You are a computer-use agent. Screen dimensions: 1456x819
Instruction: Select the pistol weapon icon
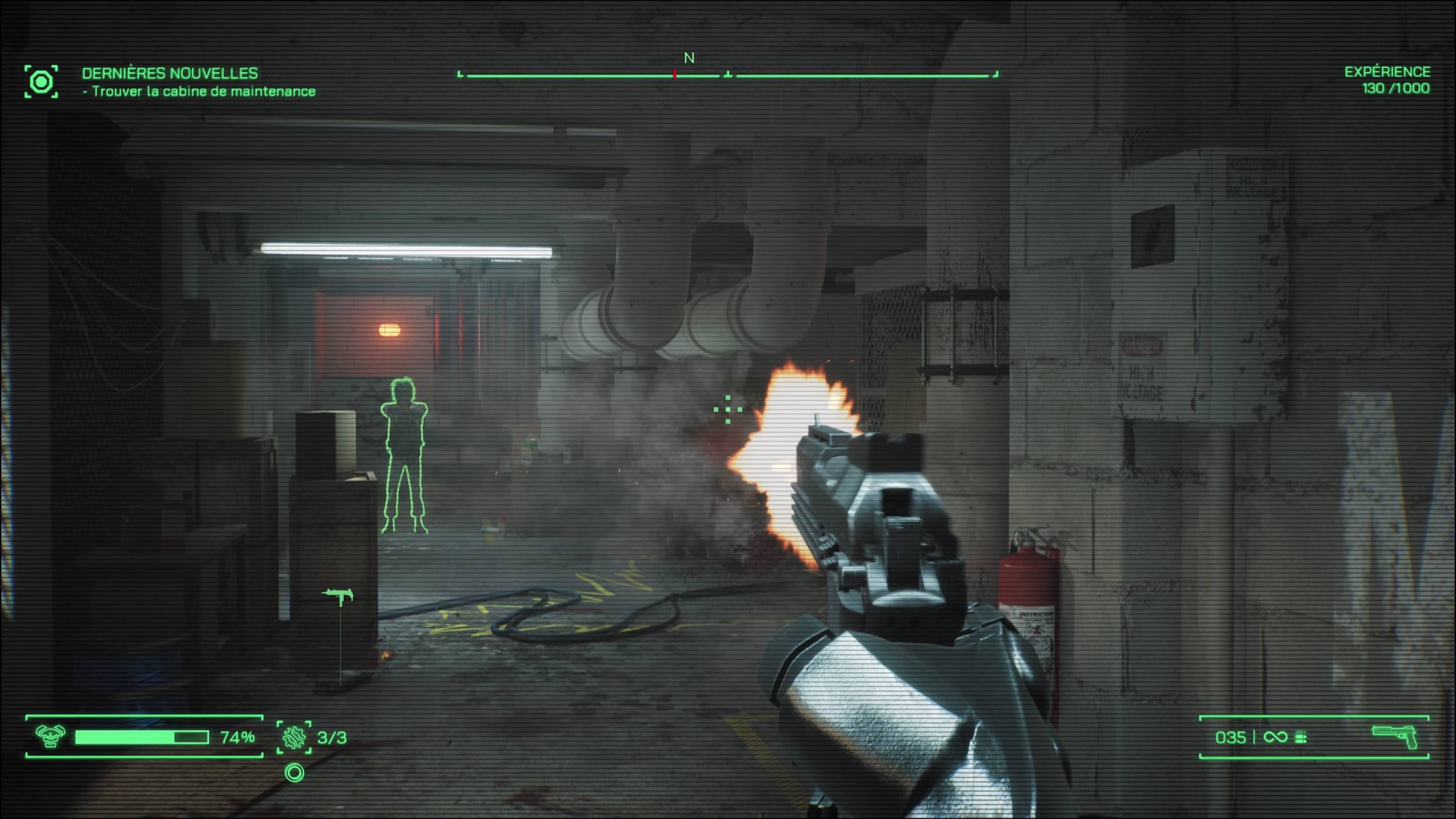1395,737
